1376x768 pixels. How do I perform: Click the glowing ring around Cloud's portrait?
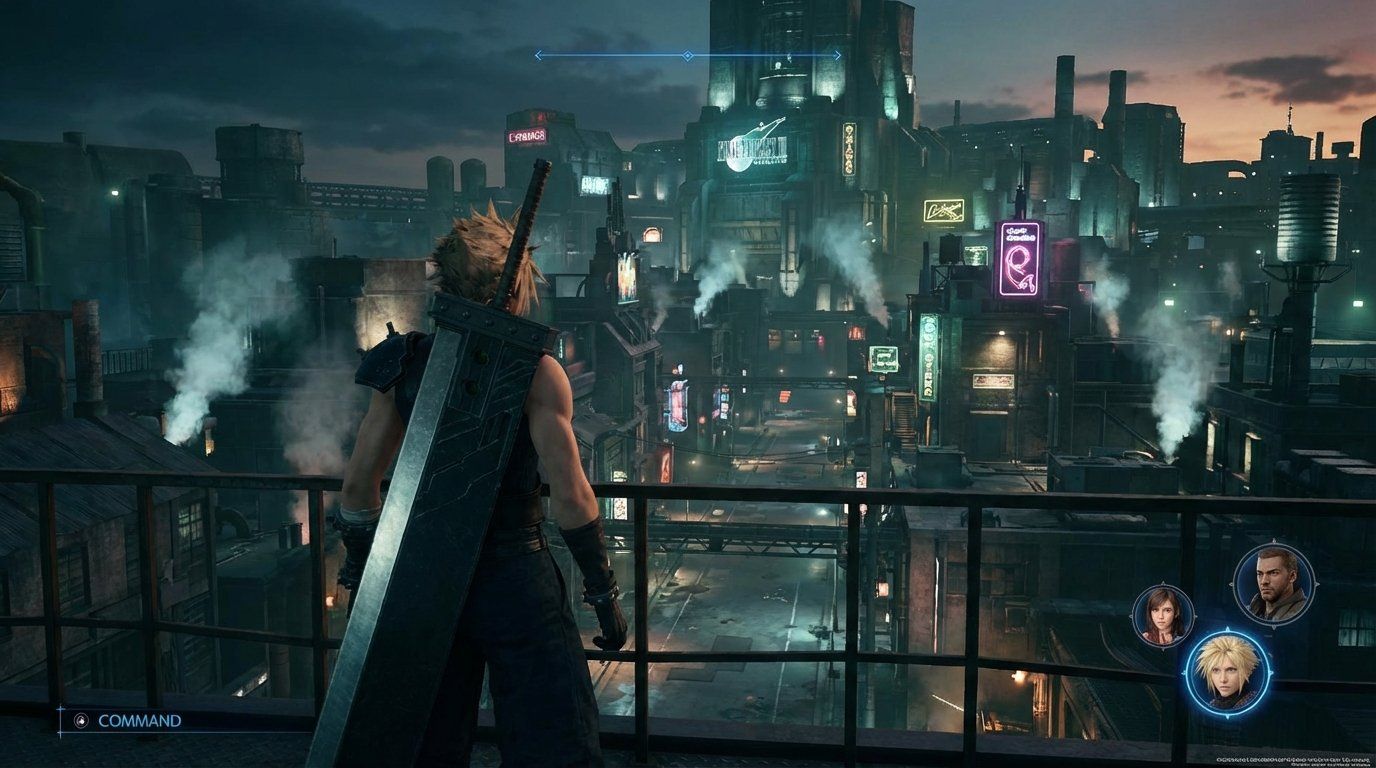tap(1225, 636)
